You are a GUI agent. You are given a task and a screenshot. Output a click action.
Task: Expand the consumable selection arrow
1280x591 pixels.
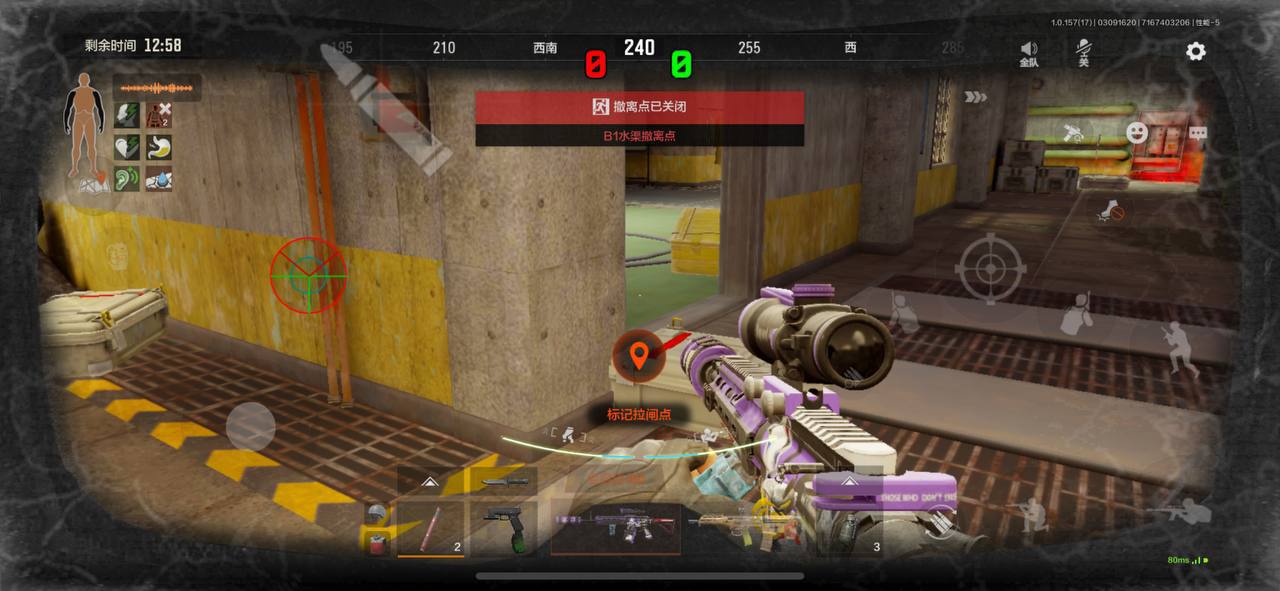pos(431,482)
